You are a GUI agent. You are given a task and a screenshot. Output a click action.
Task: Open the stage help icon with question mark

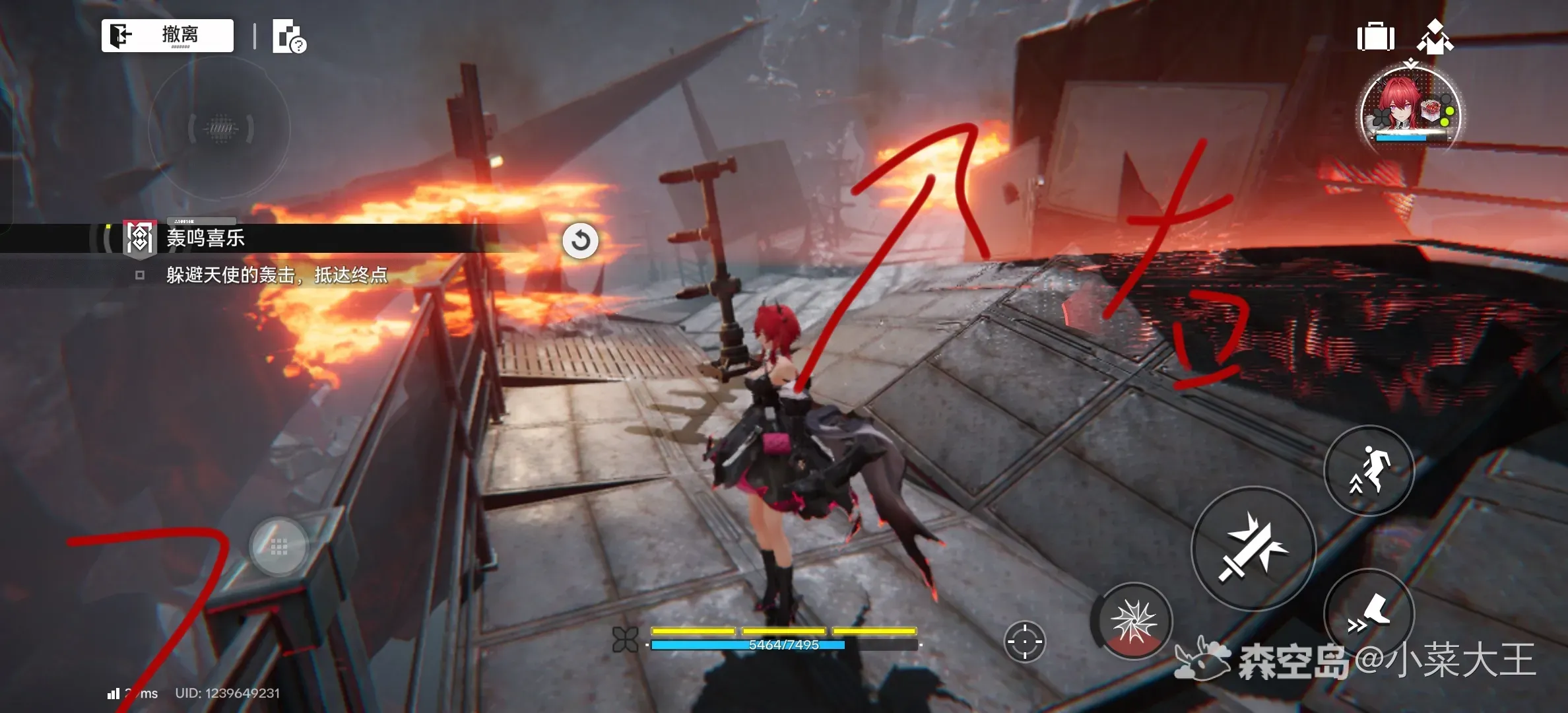289,37
